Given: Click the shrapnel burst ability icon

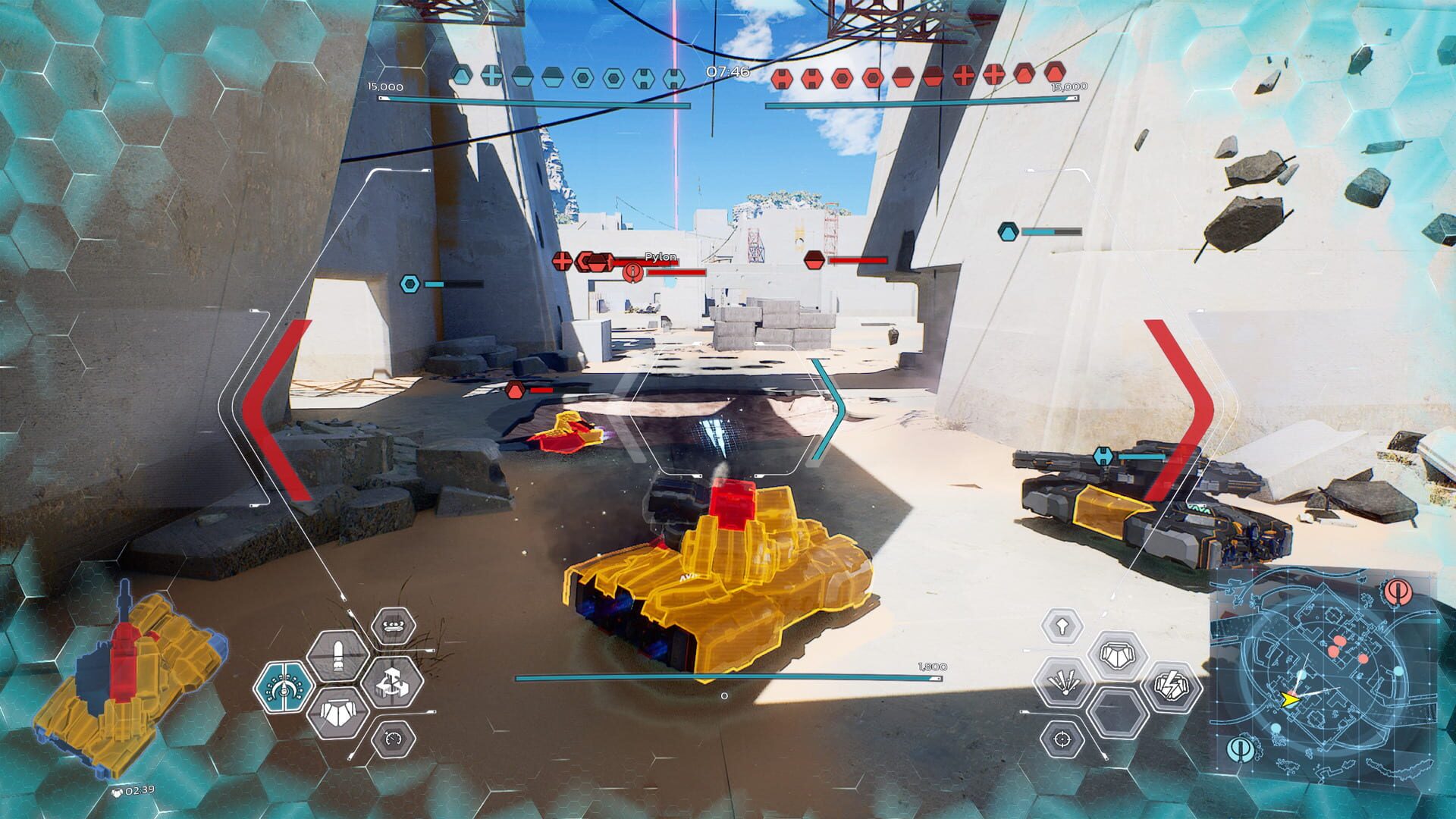Looking at the screenshot, I should click(1065, 681).
